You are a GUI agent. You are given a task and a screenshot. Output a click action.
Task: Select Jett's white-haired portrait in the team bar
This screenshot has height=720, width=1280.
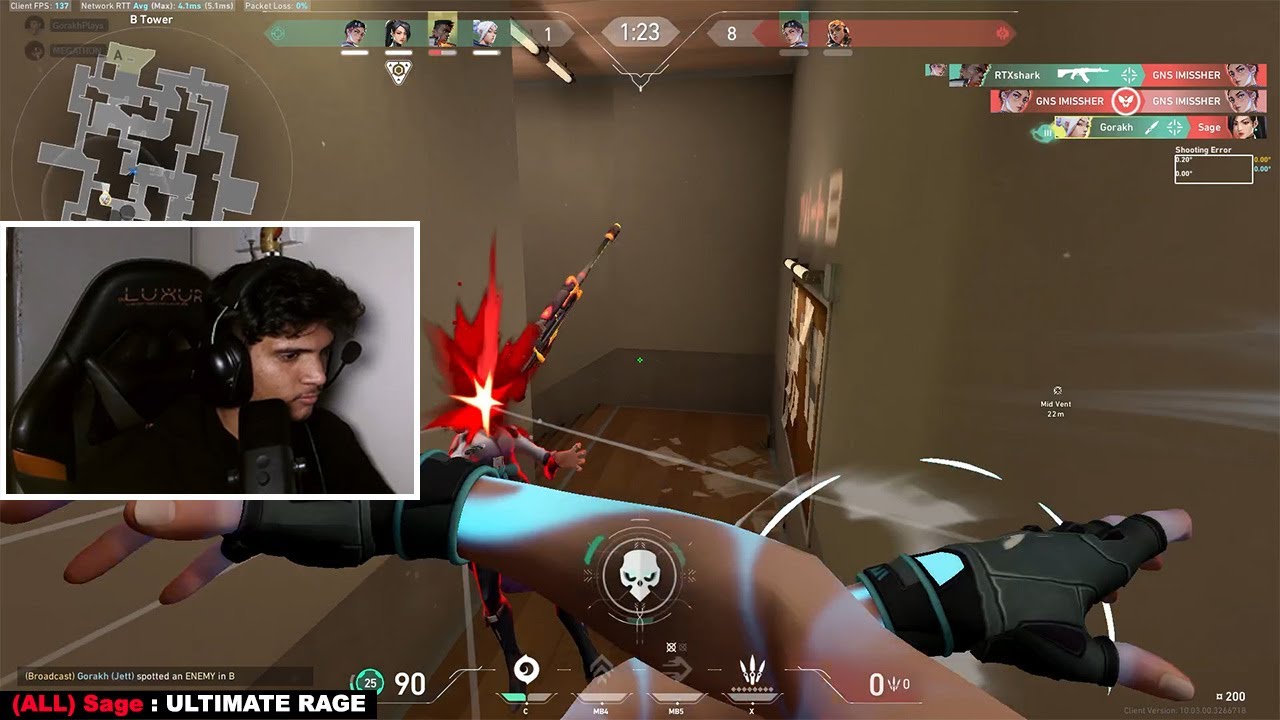pos(486,32)
